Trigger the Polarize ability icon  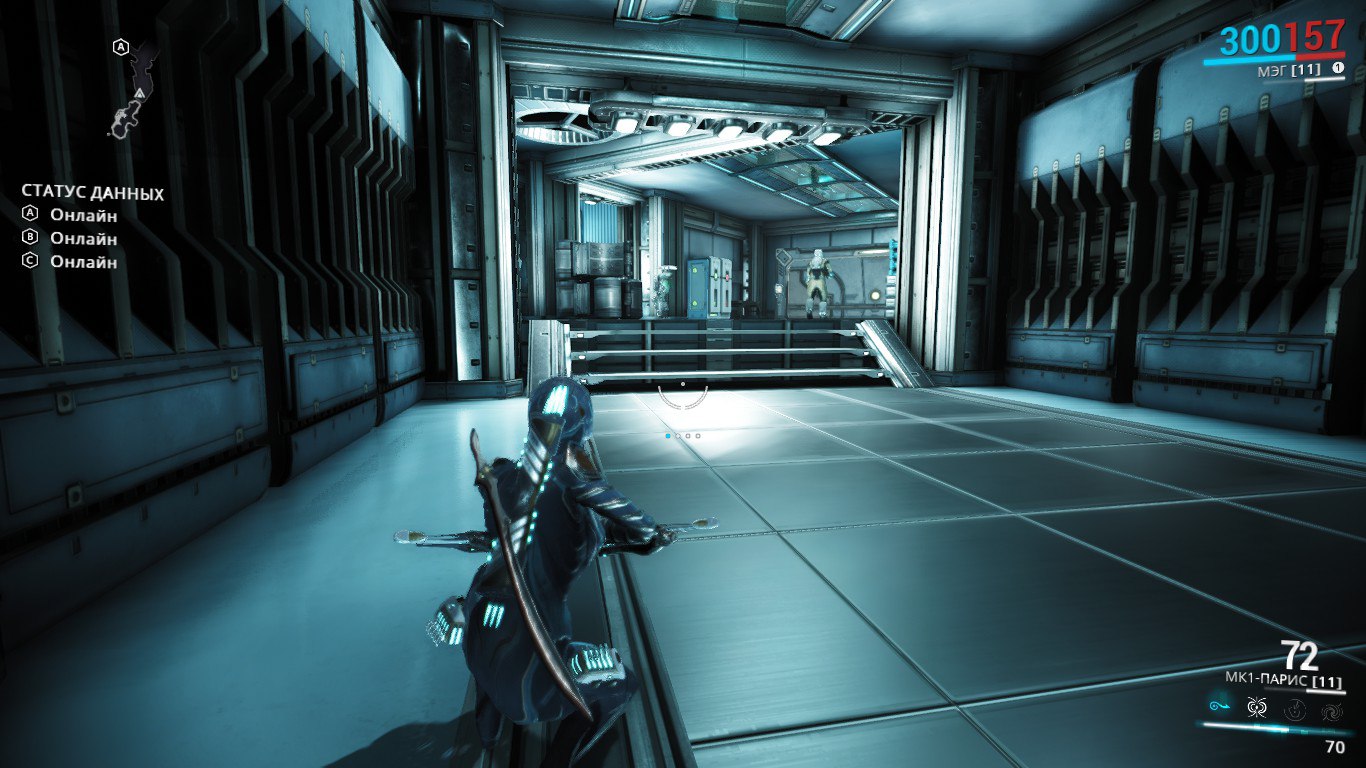[x=1295, y=710]
